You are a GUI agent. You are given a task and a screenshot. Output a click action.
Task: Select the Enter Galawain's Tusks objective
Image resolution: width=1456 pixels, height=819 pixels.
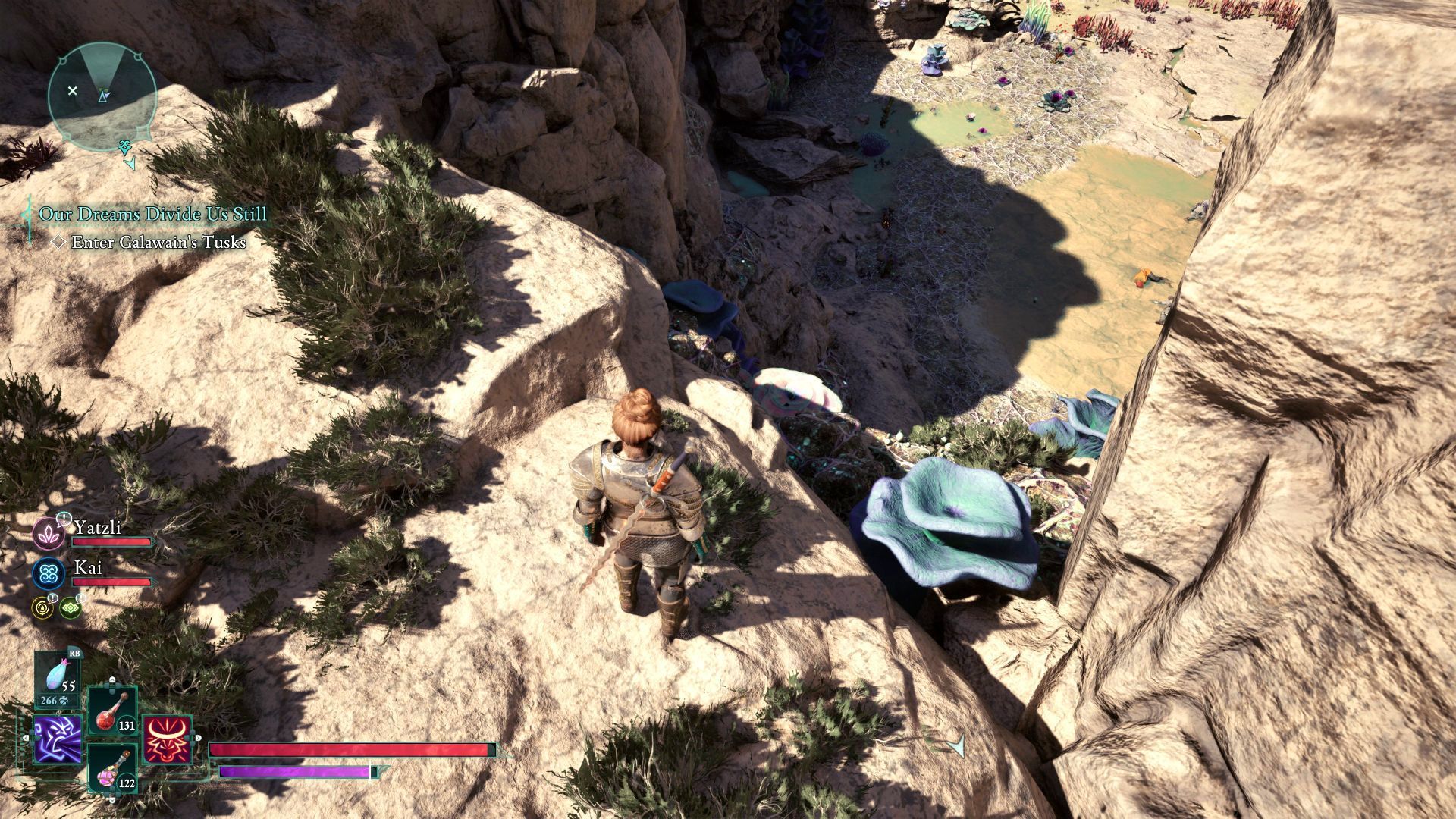pyautogui.click(x=158, y=243)
